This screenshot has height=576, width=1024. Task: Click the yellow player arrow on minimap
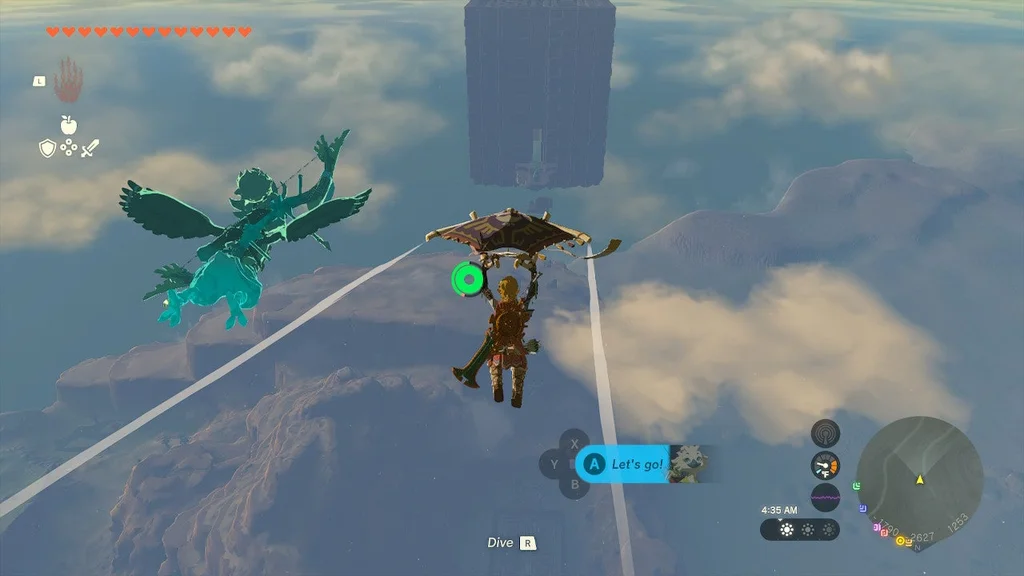click(x=918, y=480)
